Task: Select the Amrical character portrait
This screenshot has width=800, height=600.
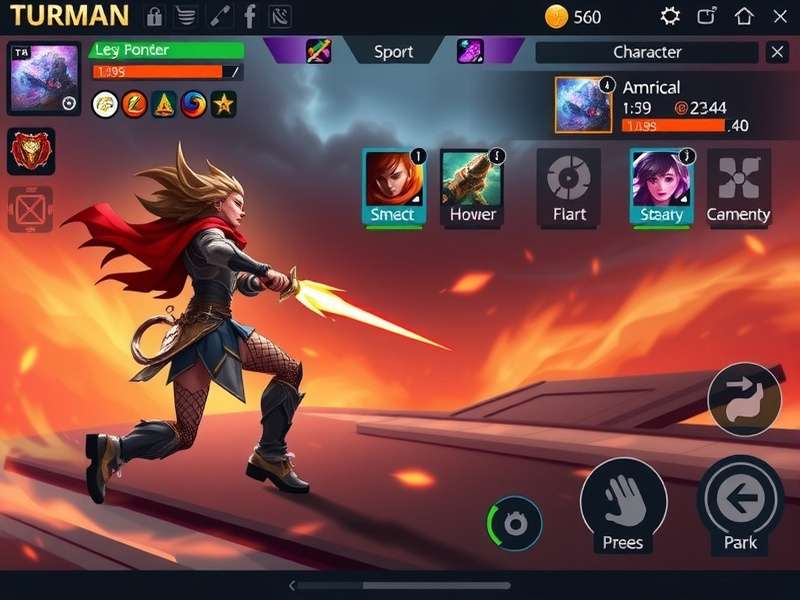Action: pyautogui.click(x=583, y=104)
